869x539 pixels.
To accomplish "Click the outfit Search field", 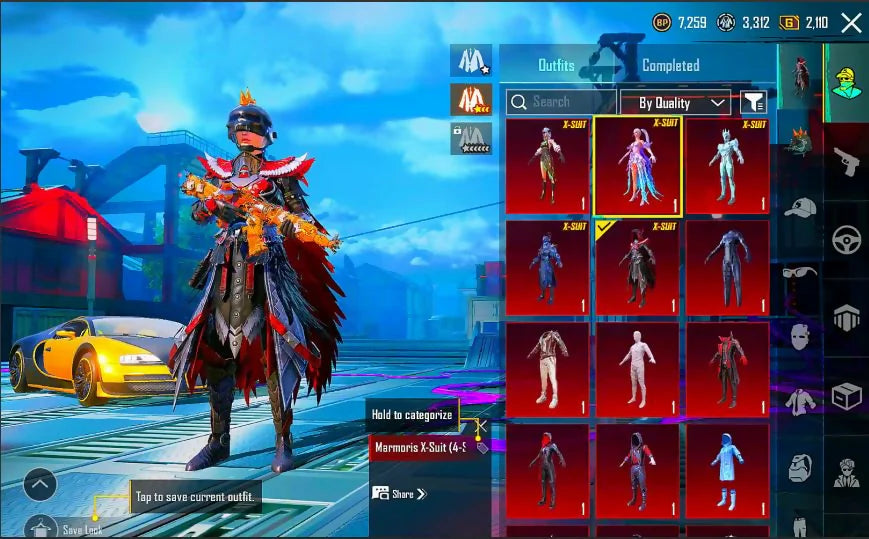I will click(x=560, y=102).
